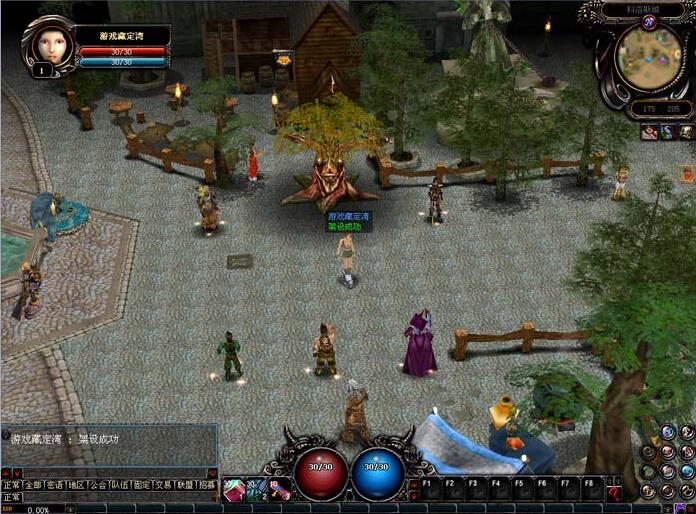This screenshot has height=514, width=696.
Task: Open the 地区 area chat tab
Action: coord(77,484)
